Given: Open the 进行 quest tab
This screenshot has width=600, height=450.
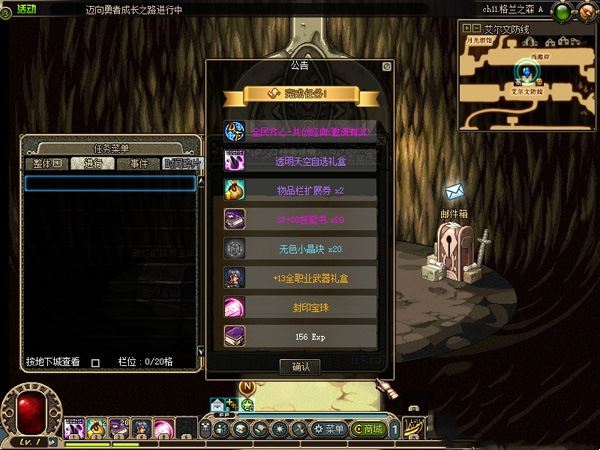Looking at the screenshot, I should coord(92,163).
